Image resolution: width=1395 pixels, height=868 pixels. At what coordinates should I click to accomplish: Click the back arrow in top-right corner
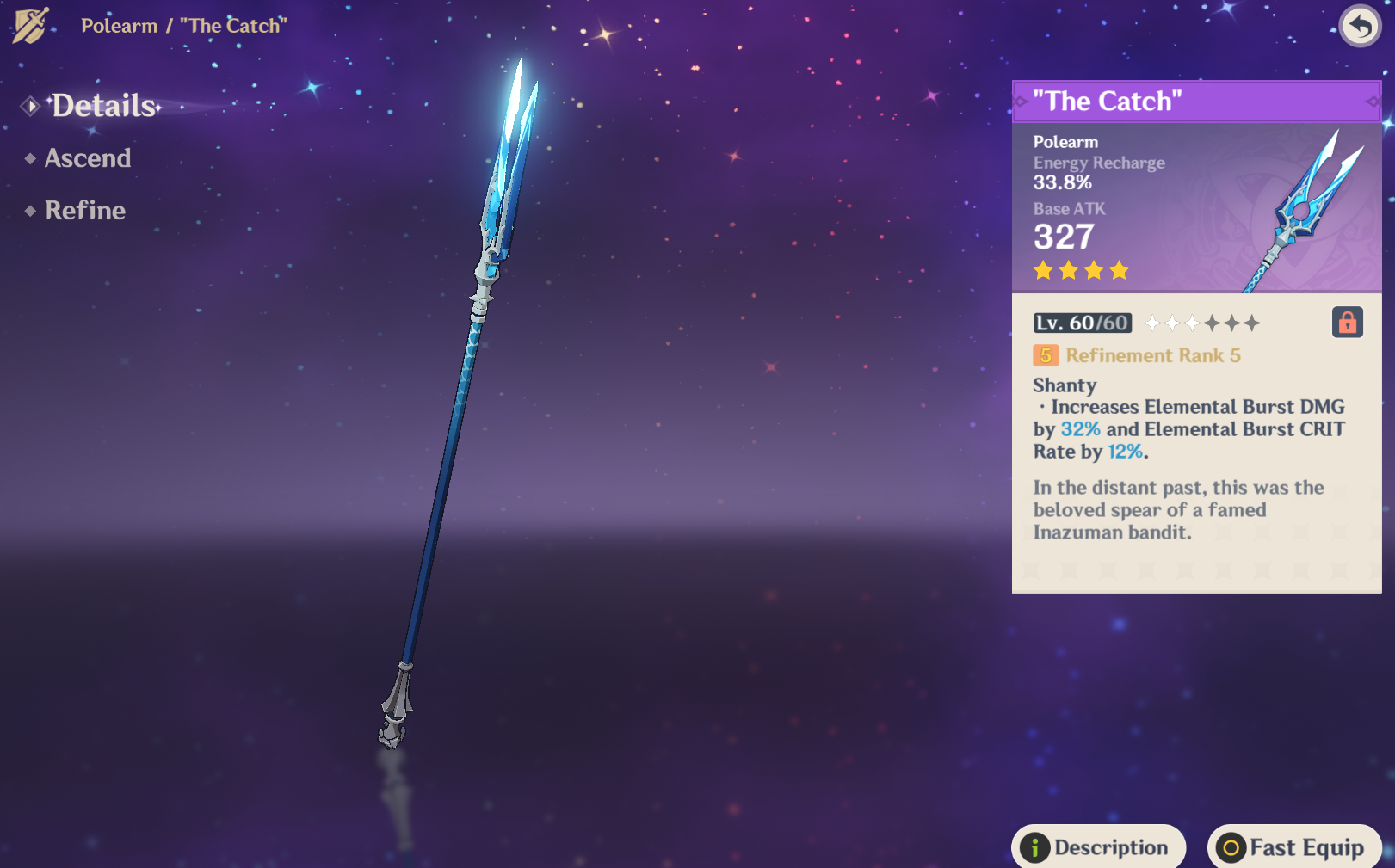tap(1358, 27)
